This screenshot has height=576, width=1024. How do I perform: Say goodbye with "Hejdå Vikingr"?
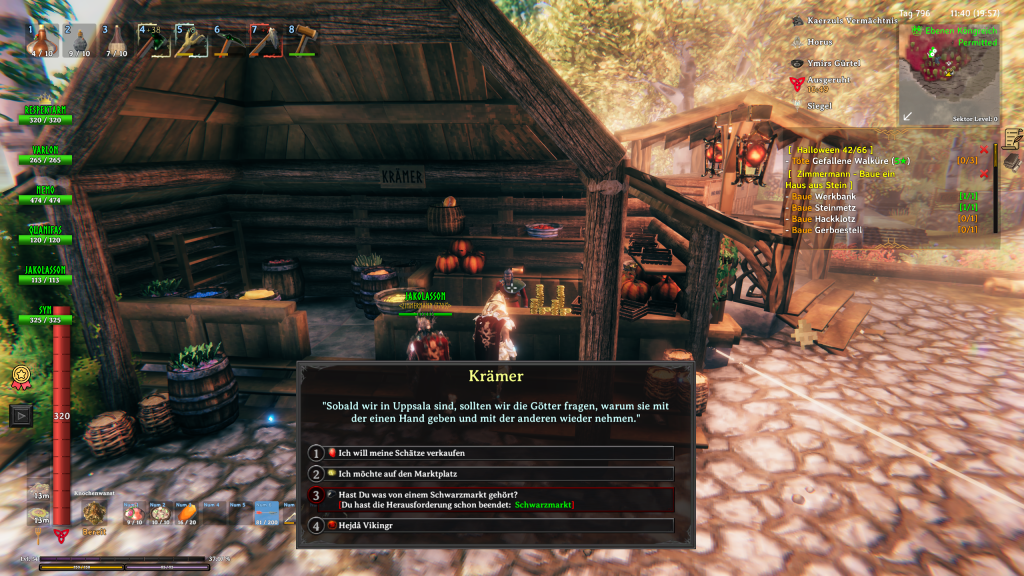pyautogui.click(x=490, y=525)
